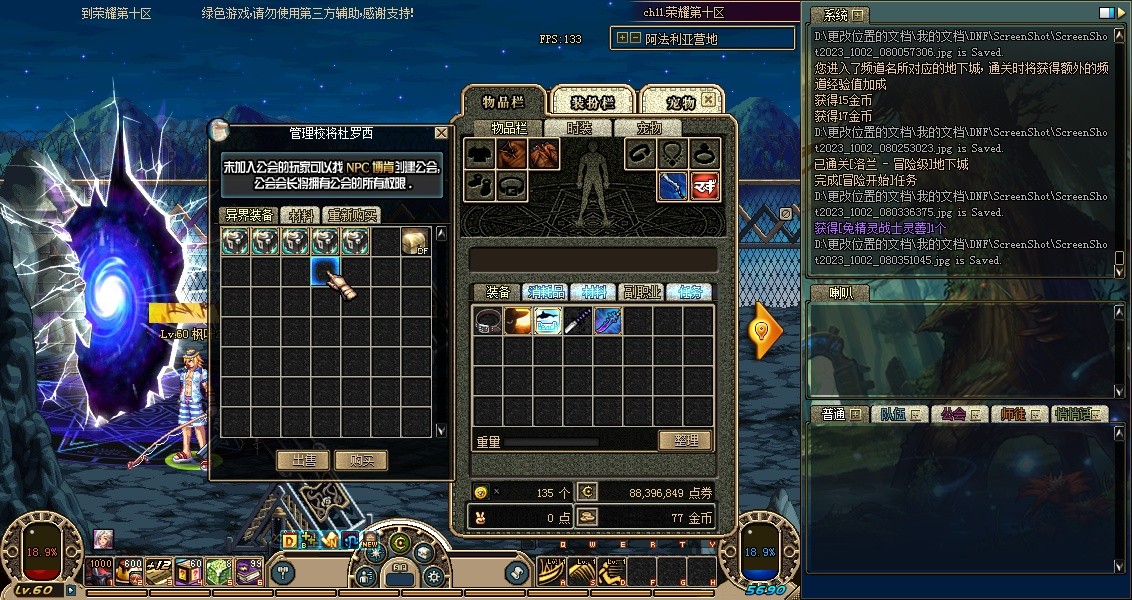Close the inventory window
Image resolution: width=1132 pixels, height=600 pixels.
(708, 100)
